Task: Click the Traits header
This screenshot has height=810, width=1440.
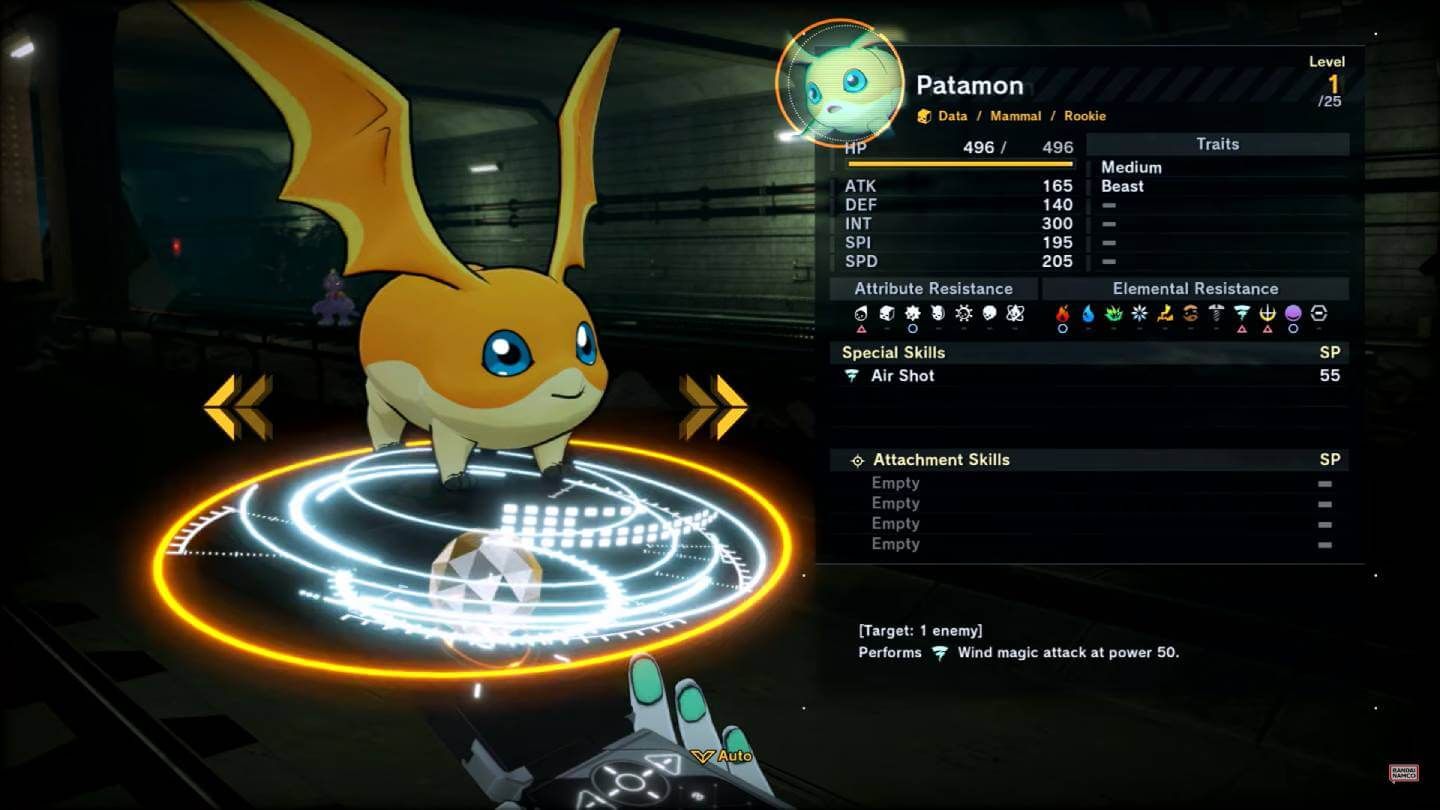Action: pyautogui.click(x=1218, y=144)
